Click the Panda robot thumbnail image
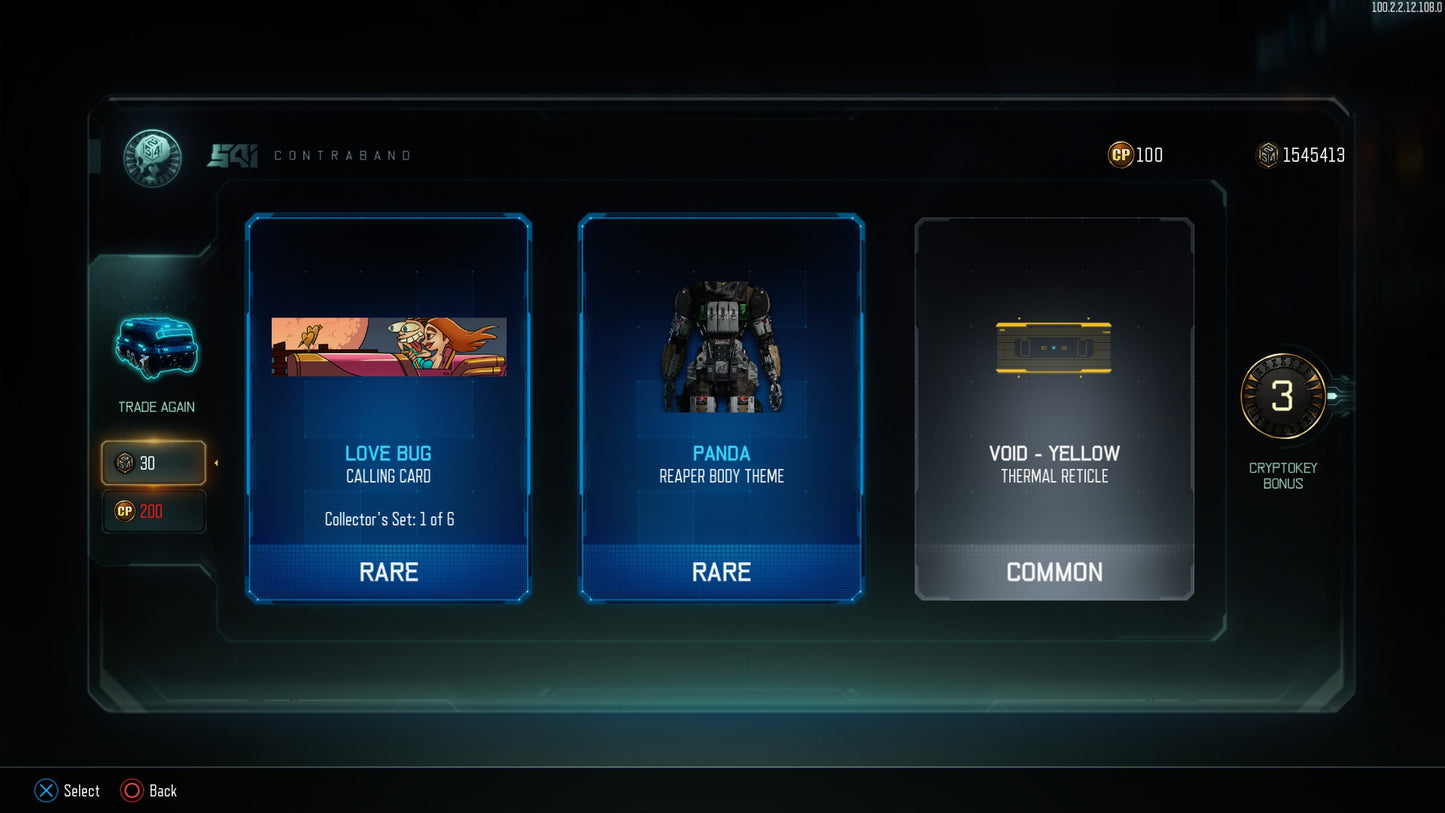The width and height of the screenshot is (1445, 813). pos(721,350)
